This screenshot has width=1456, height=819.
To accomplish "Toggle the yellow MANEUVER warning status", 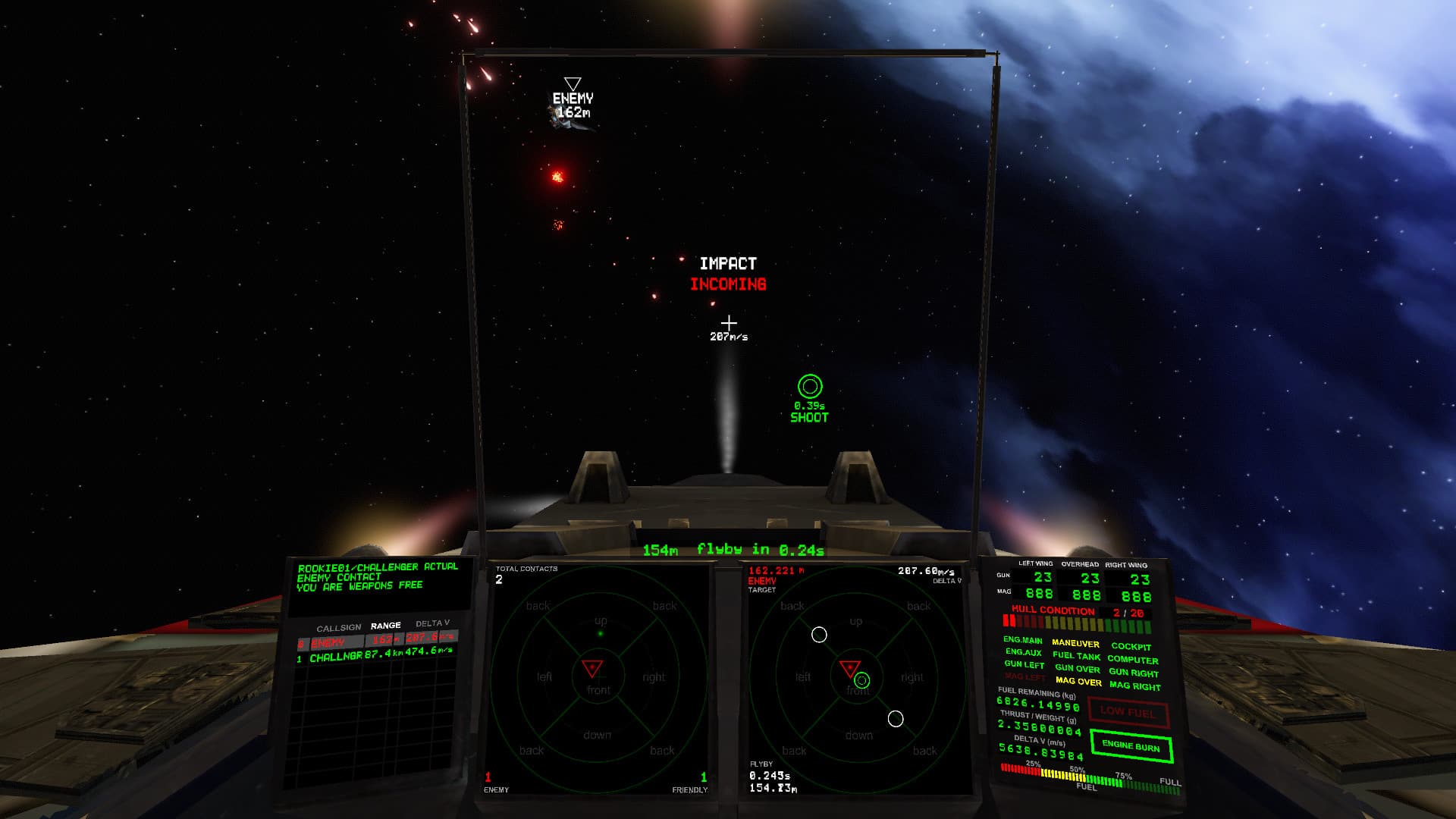I will pos(1076,641).
